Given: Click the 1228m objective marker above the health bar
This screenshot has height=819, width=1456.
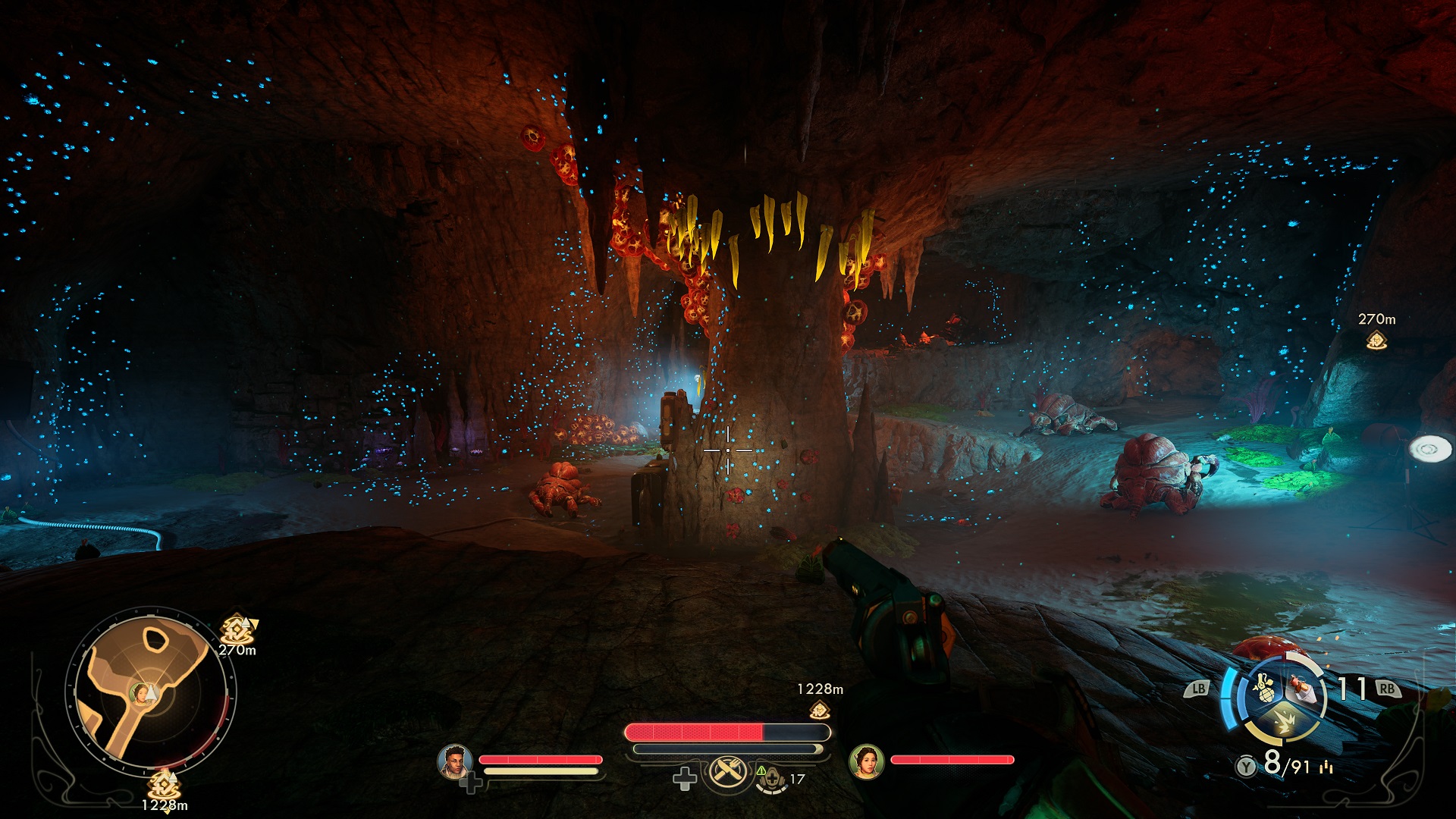Looking at the screenshot, I should pos(819,710).
